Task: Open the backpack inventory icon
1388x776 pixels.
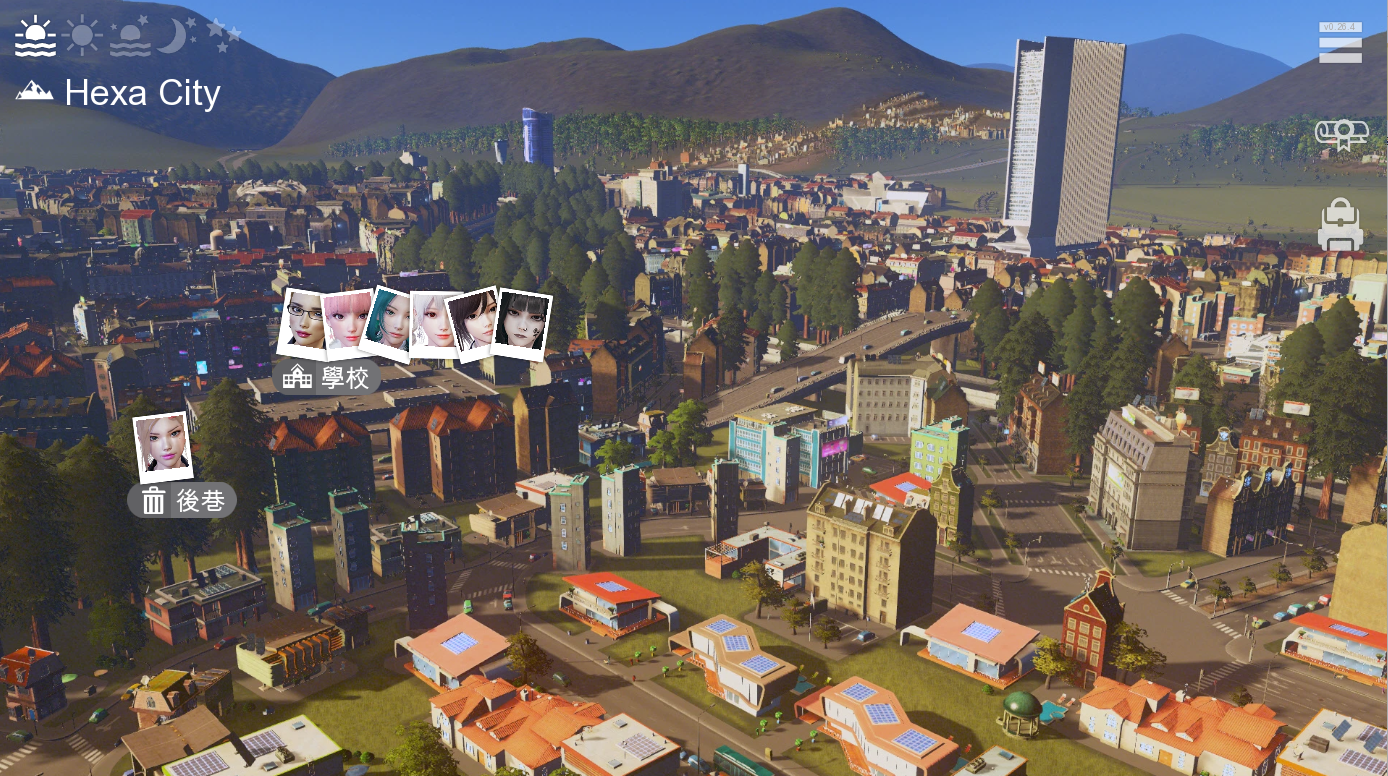Action: 1340,225
